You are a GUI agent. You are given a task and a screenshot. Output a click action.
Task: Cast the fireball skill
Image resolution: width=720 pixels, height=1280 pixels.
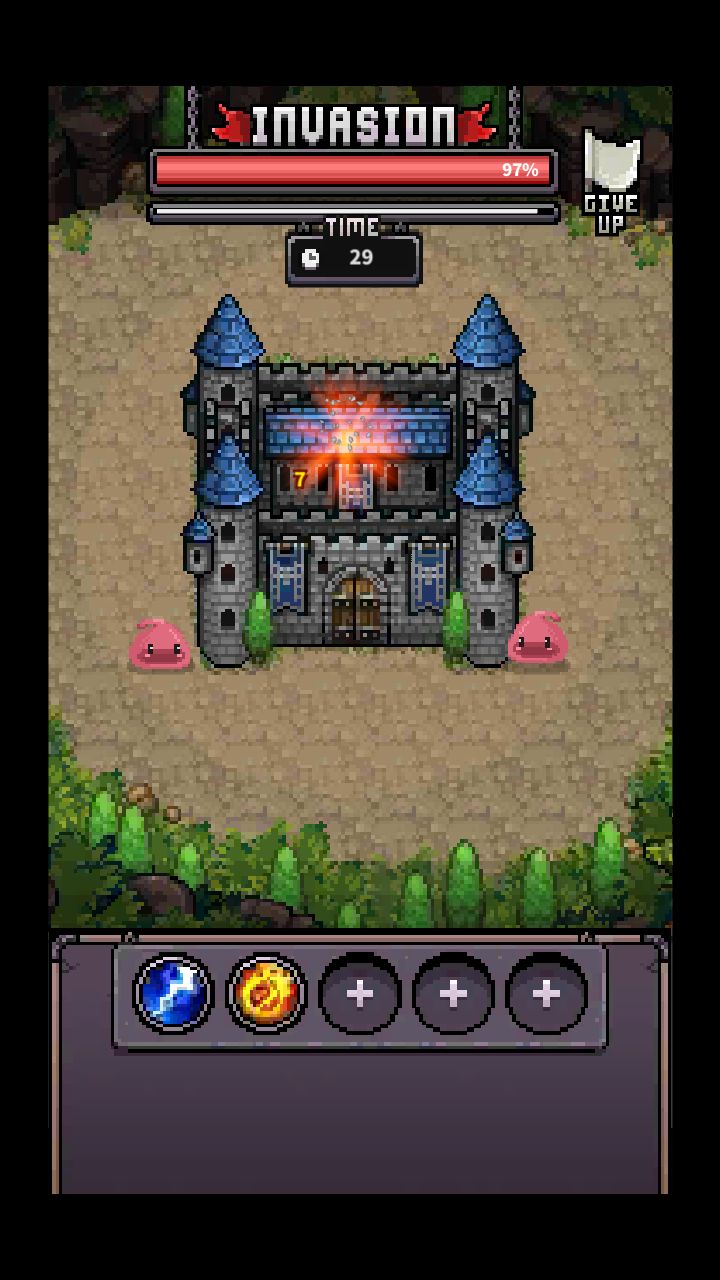coord(266,993)
